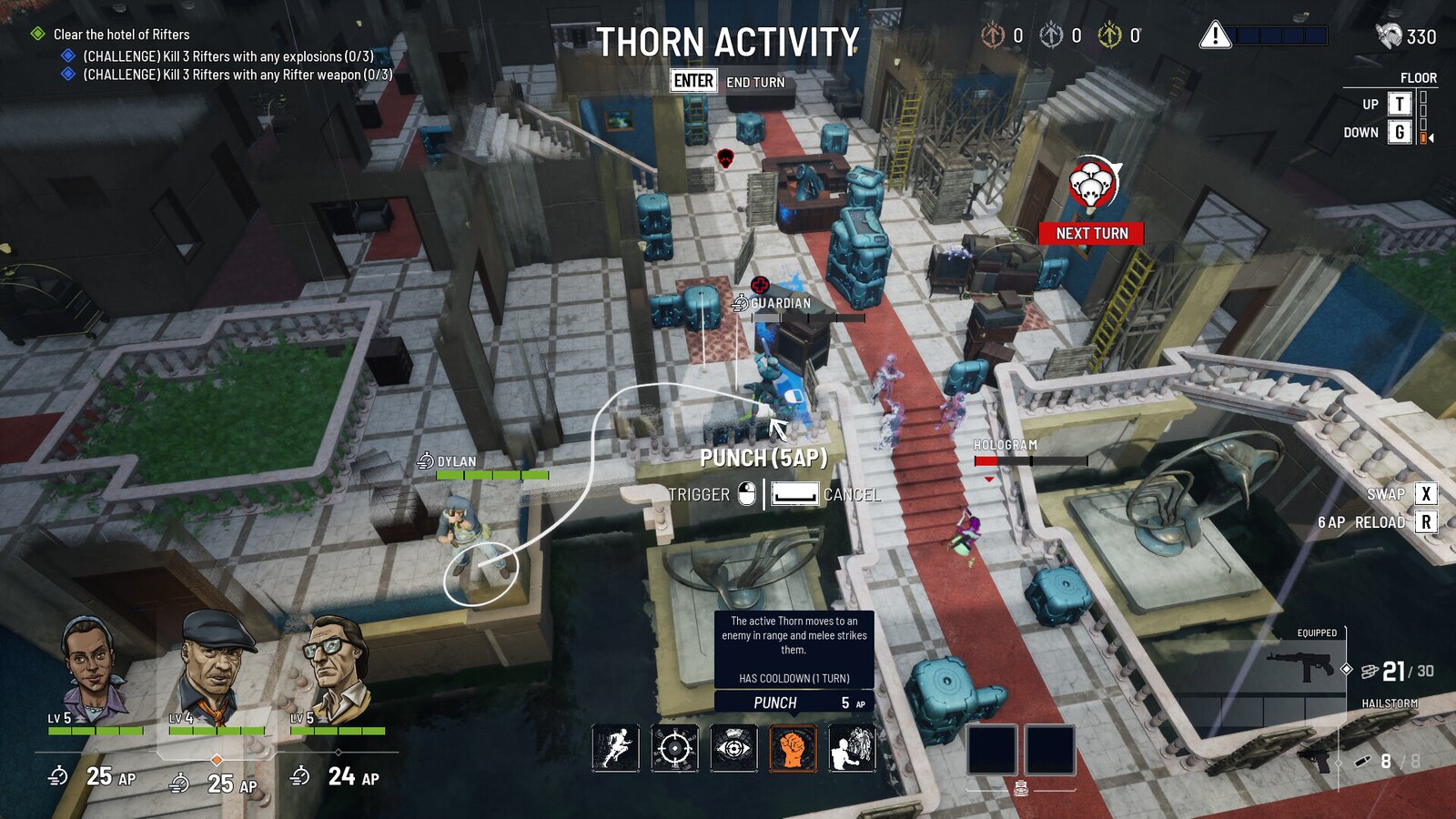This screenshot has height=819, width=1456.
Task: Click the Clear the hotel objective
Action: coord(121,35)
